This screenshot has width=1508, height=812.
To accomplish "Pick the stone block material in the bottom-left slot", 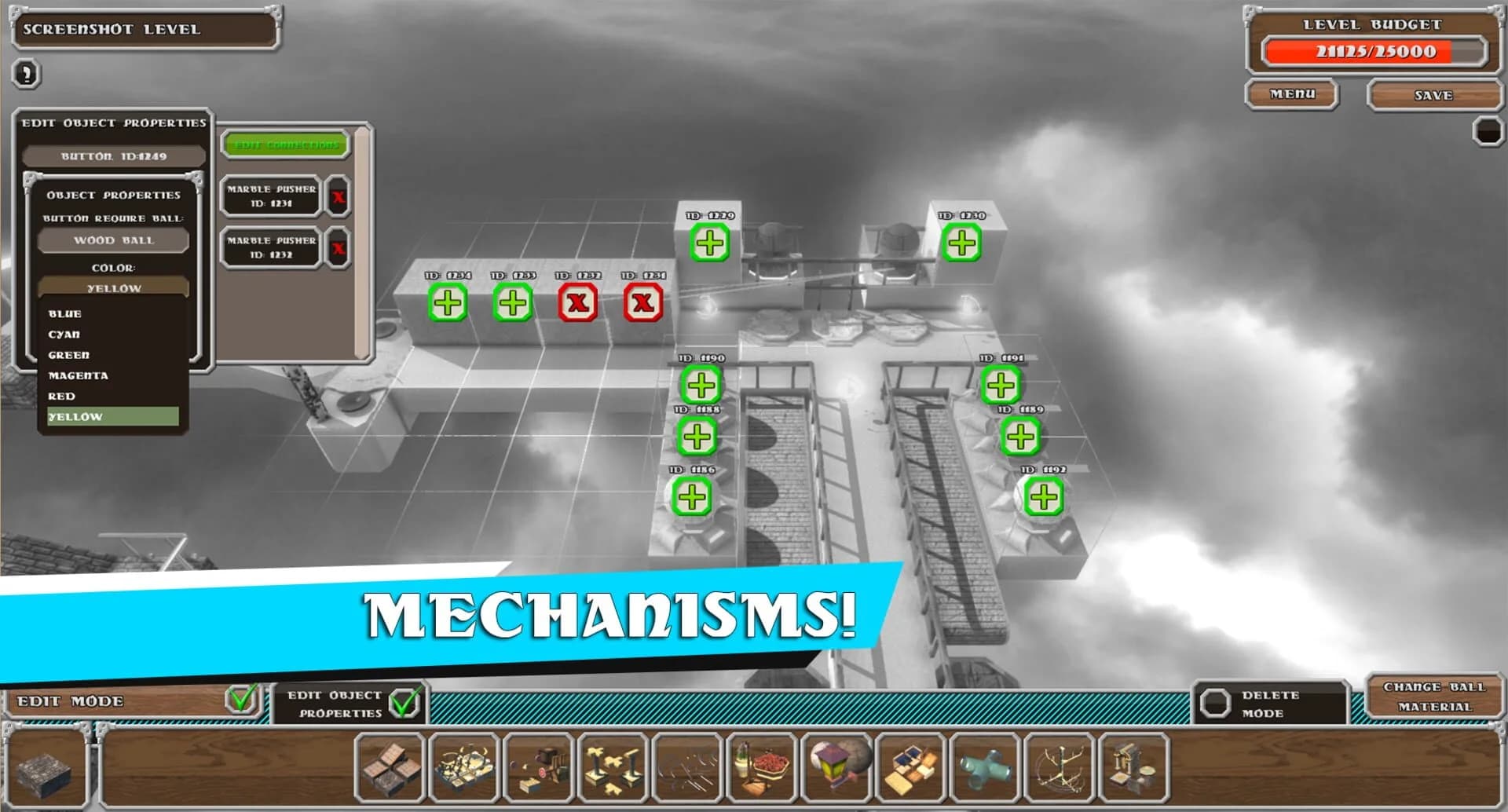I will click(43, 766).
